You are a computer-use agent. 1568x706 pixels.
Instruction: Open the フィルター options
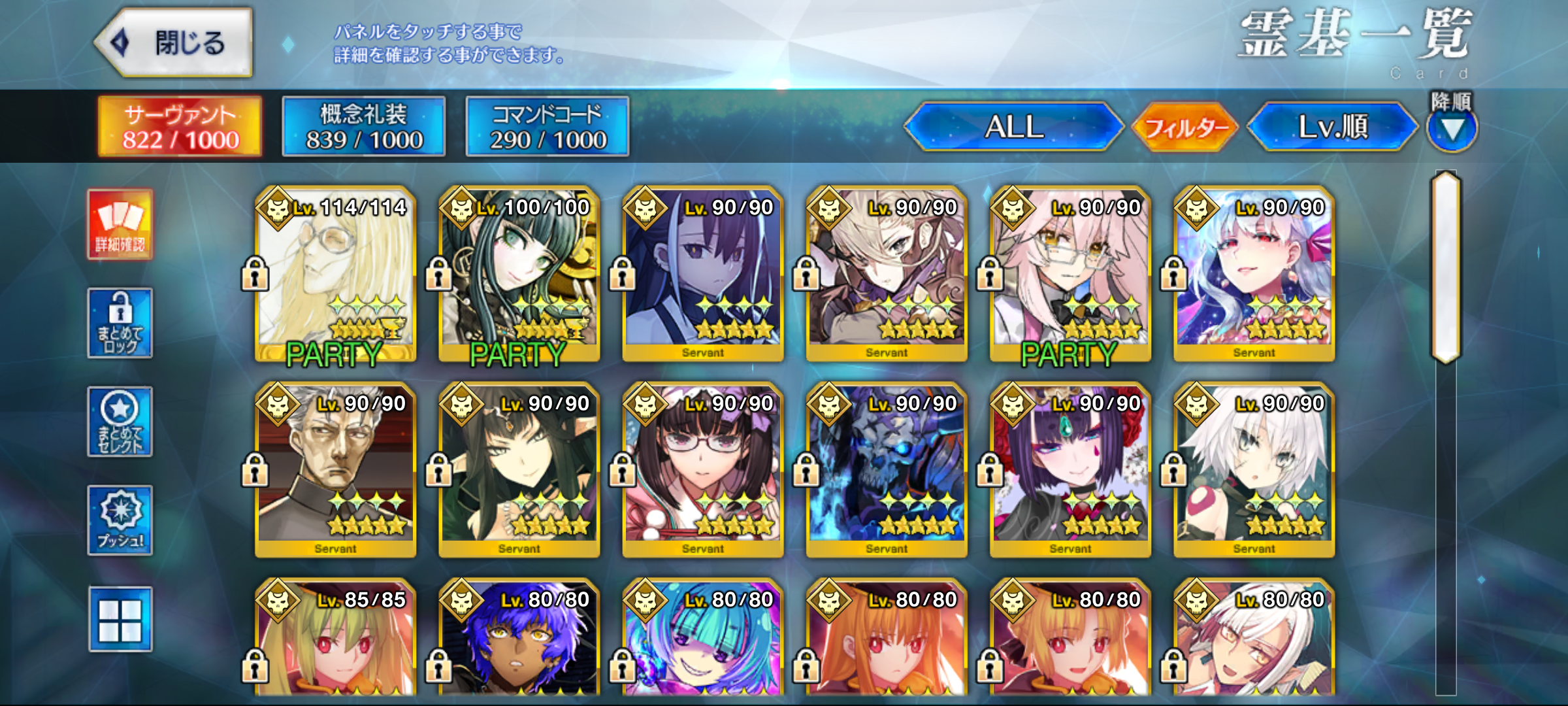tap(1185, 127)
